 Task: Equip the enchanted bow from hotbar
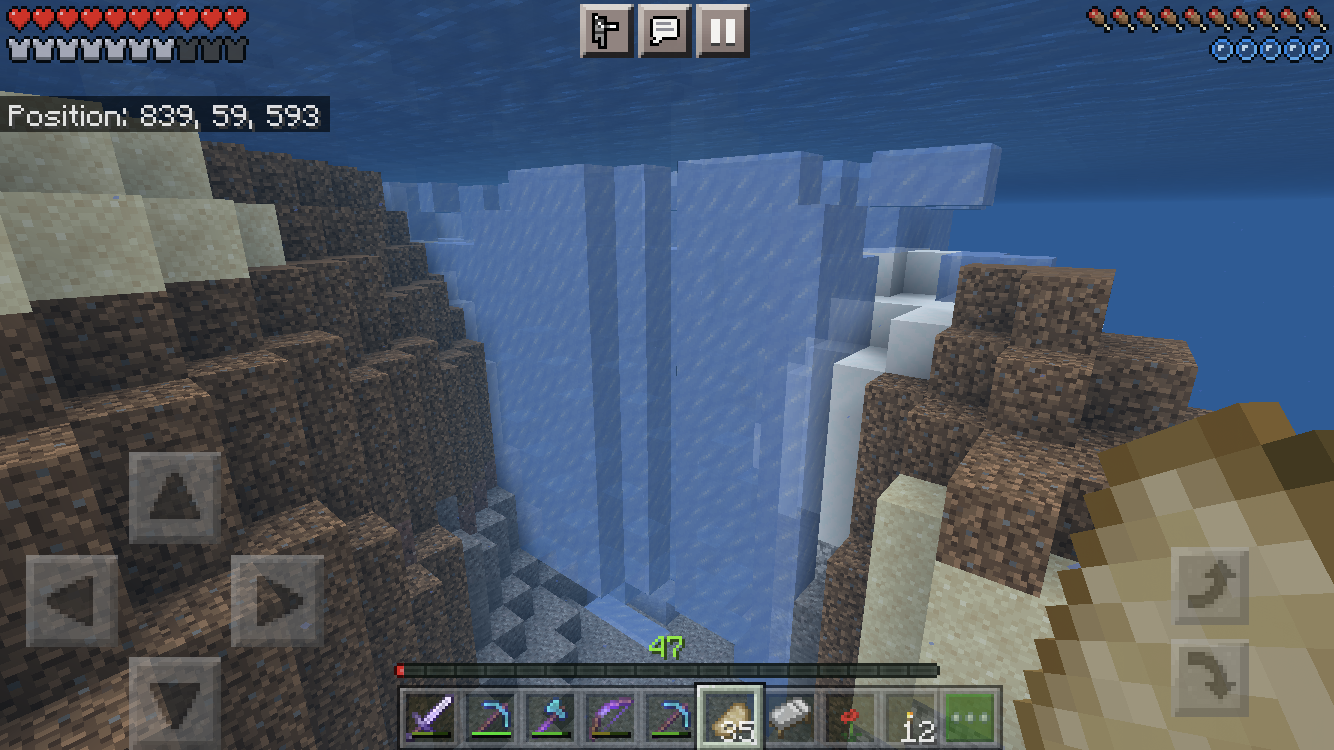click(x=611, y=716)
